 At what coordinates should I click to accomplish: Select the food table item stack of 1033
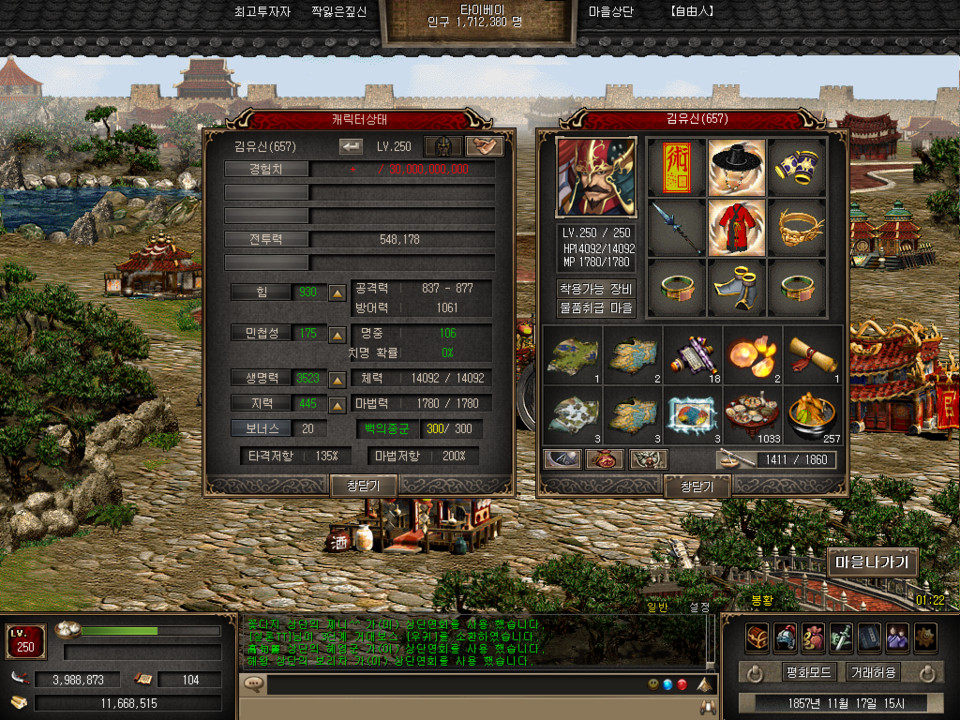pyautogui.click(x=753, y=415)
